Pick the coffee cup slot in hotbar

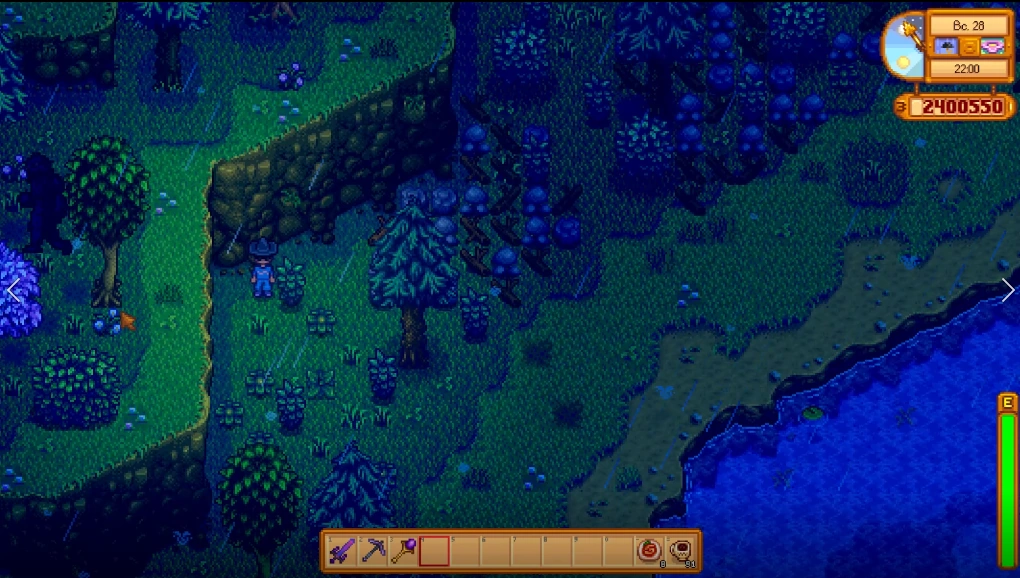pyautogui.click(x=681, y=551)
